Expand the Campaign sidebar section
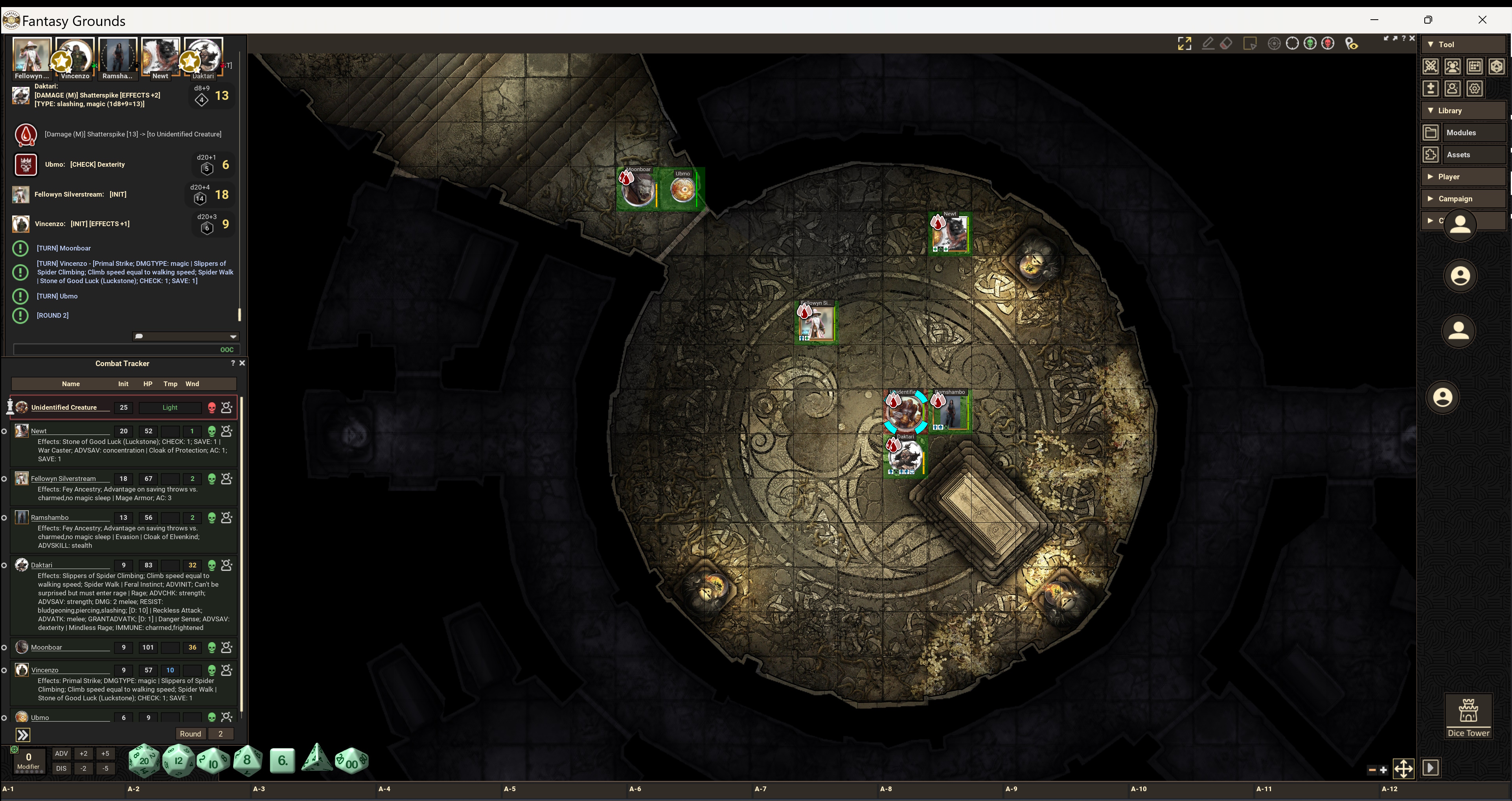 (x=1455, y=199)
